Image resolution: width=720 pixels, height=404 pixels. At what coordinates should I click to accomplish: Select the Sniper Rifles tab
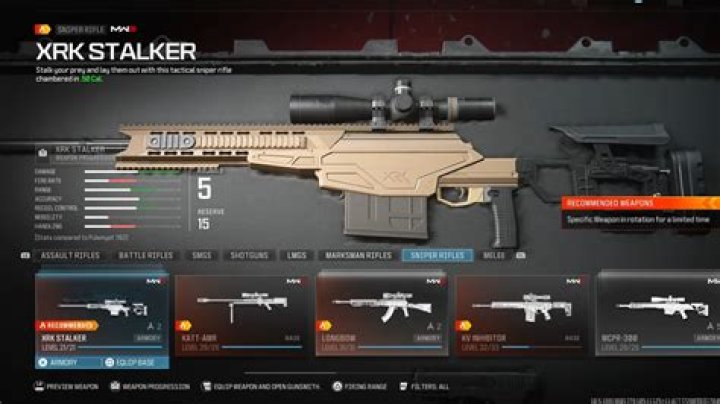(437, 256)
